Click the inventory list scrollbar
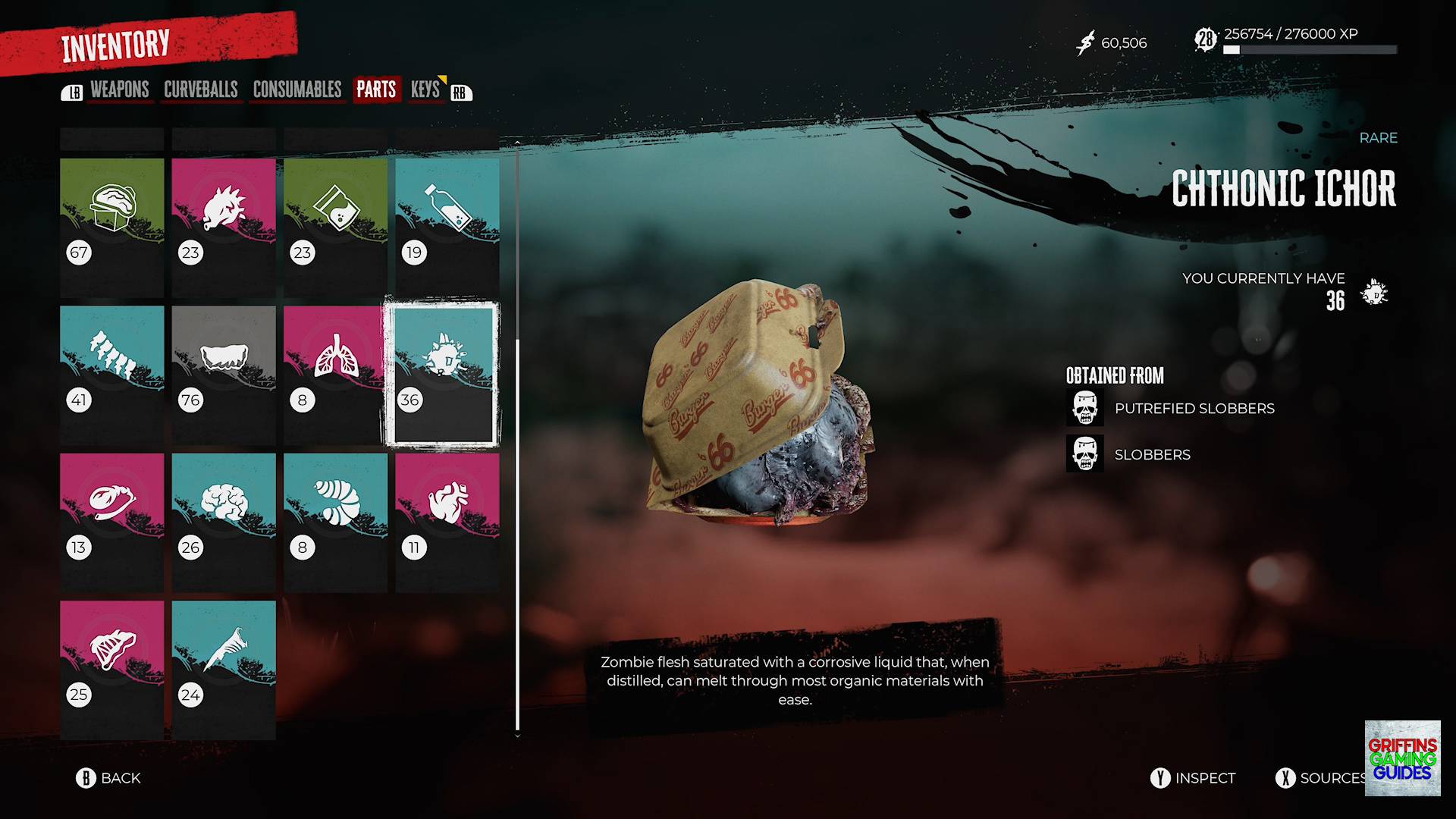 (517, 531)
